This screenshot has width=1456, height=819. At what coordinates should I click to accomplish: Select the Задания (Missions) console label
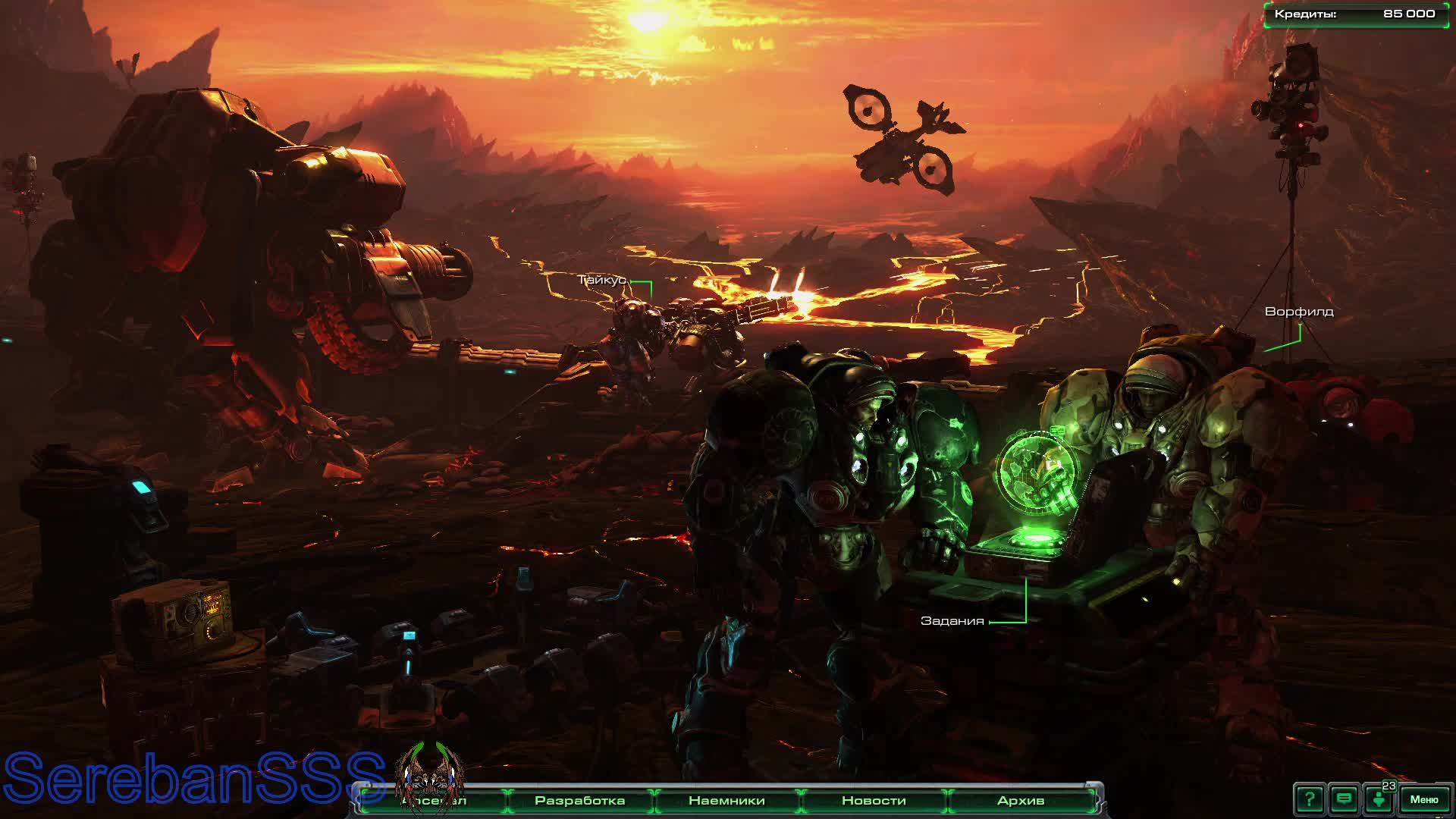tap(952, 621)
